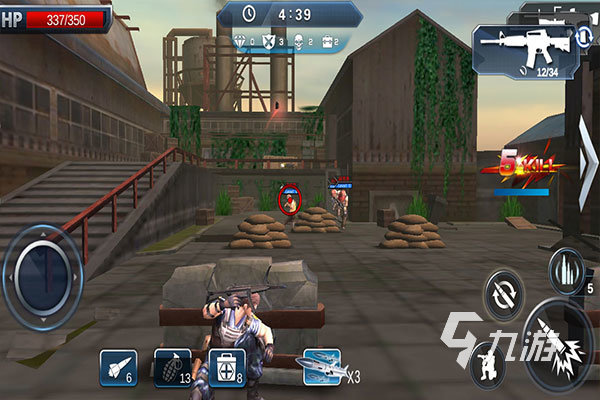The width and height of the screenshot is (600, 400).
Task: Use the virtual movement joystick
Action: click(x=41, y=271)
